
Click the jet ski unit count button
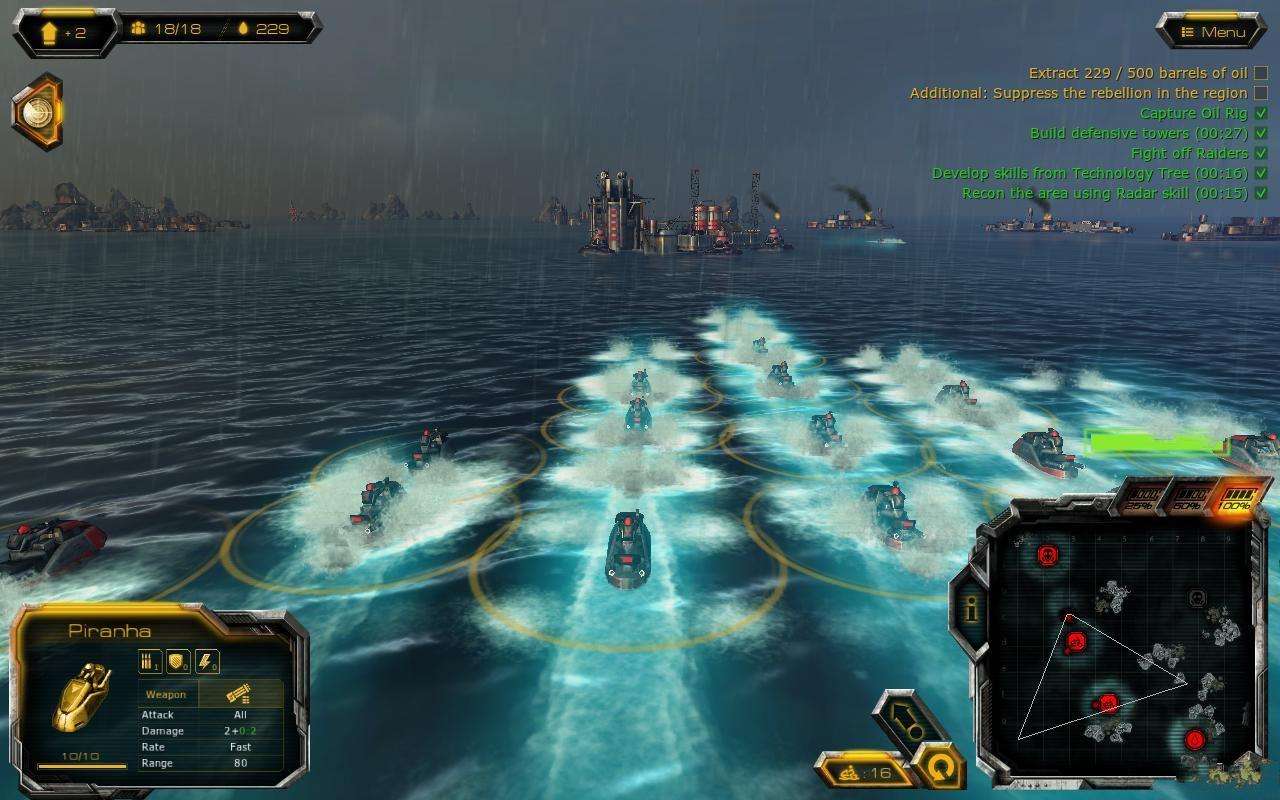866,772
